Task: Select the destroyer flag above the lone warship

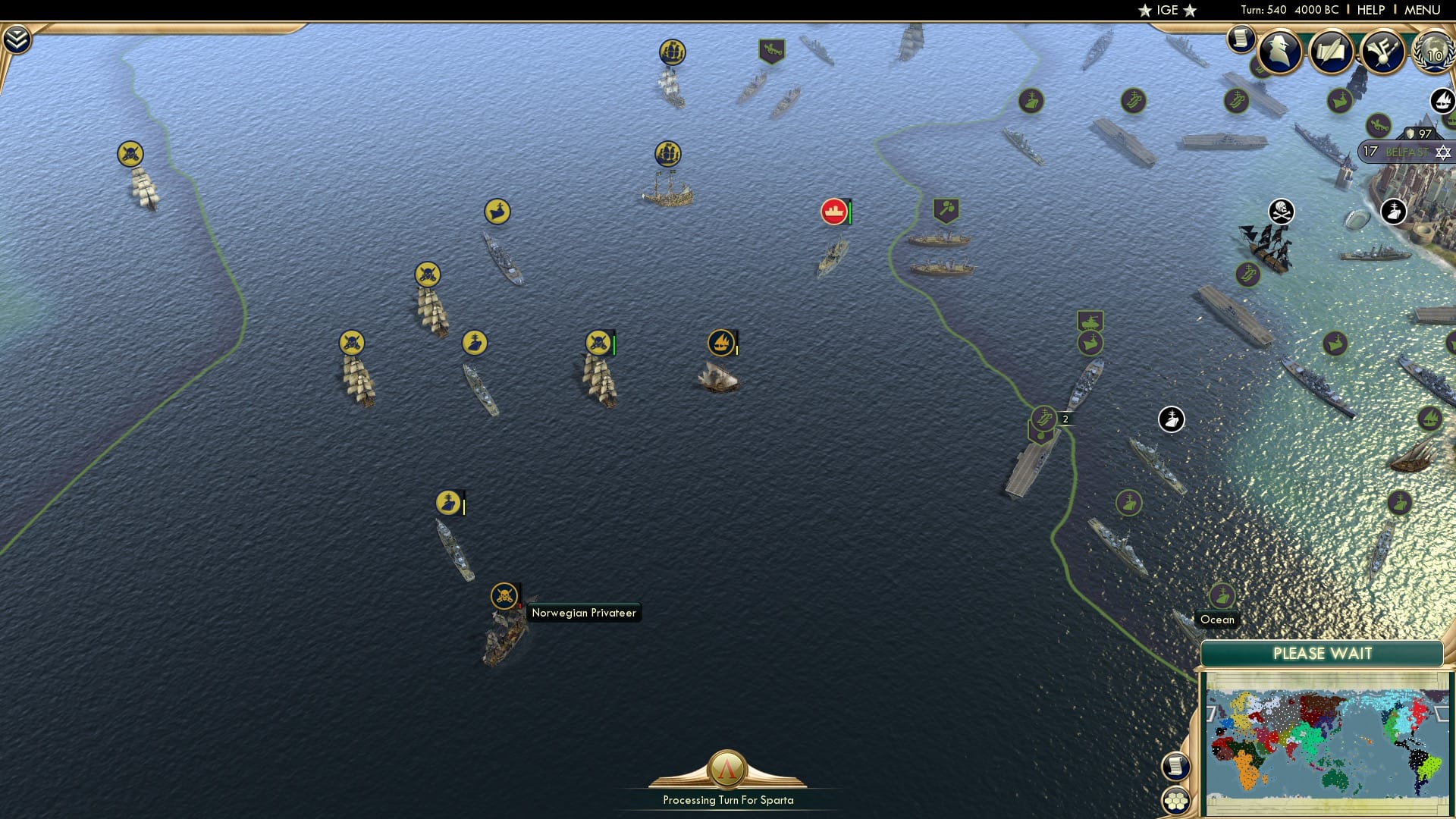Action: tap(448, 500)
